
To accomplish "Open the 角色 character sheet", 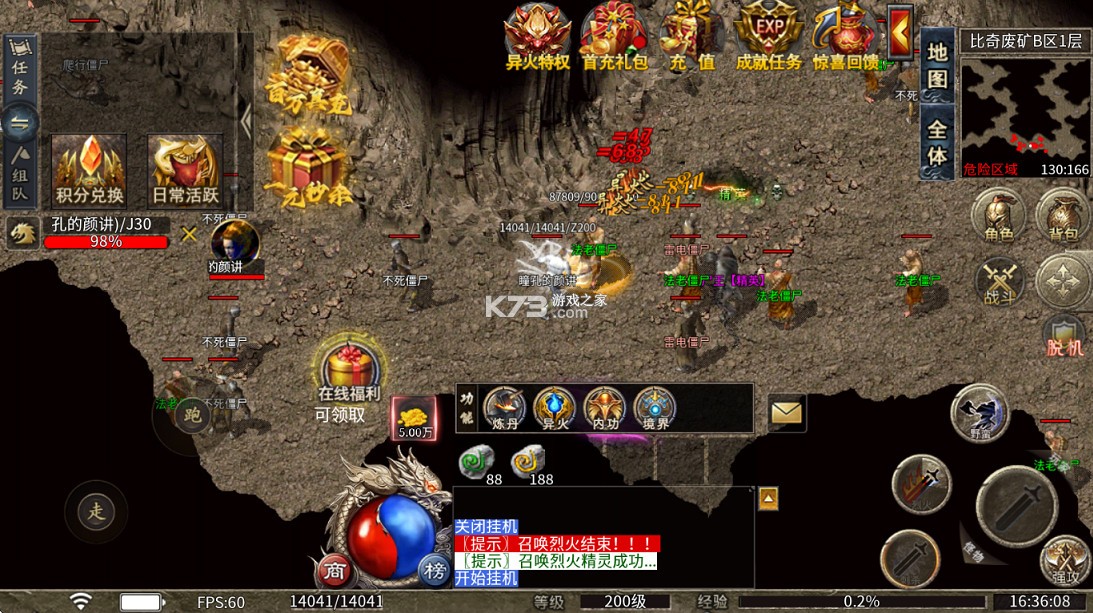I will 998,218.
